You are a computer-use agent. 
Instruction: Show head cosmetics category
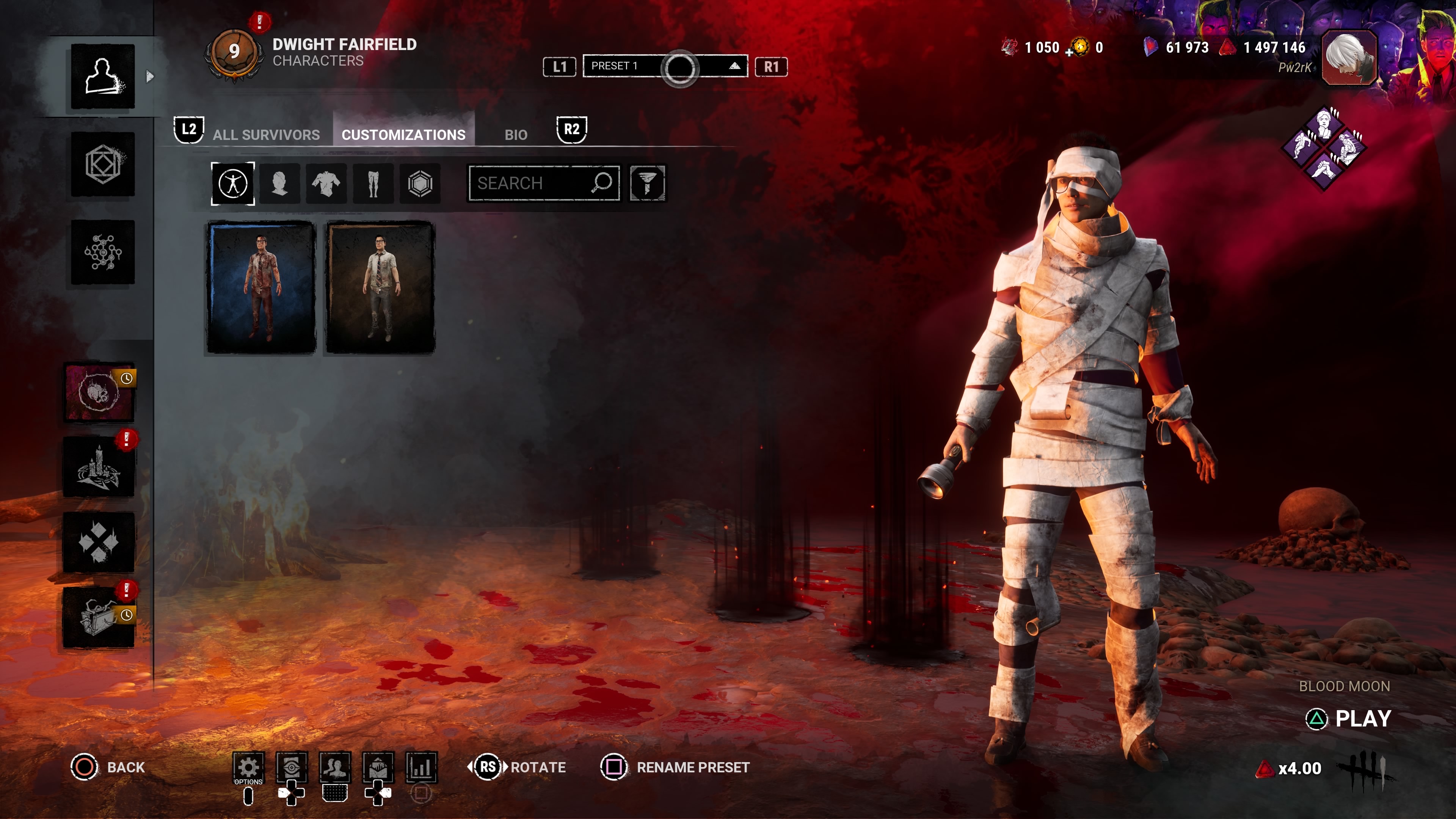(x=280, y=183)
